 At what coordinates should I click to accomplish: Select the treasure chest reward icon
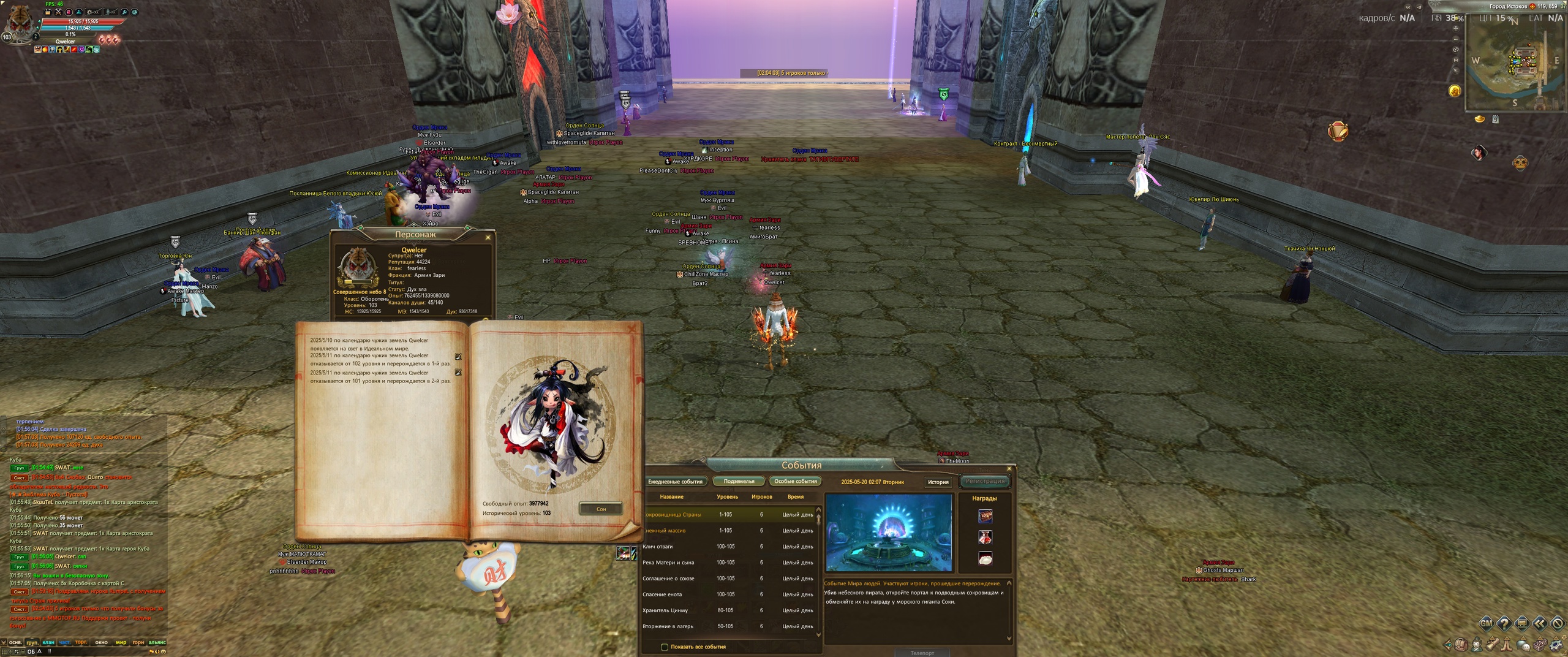985,516
